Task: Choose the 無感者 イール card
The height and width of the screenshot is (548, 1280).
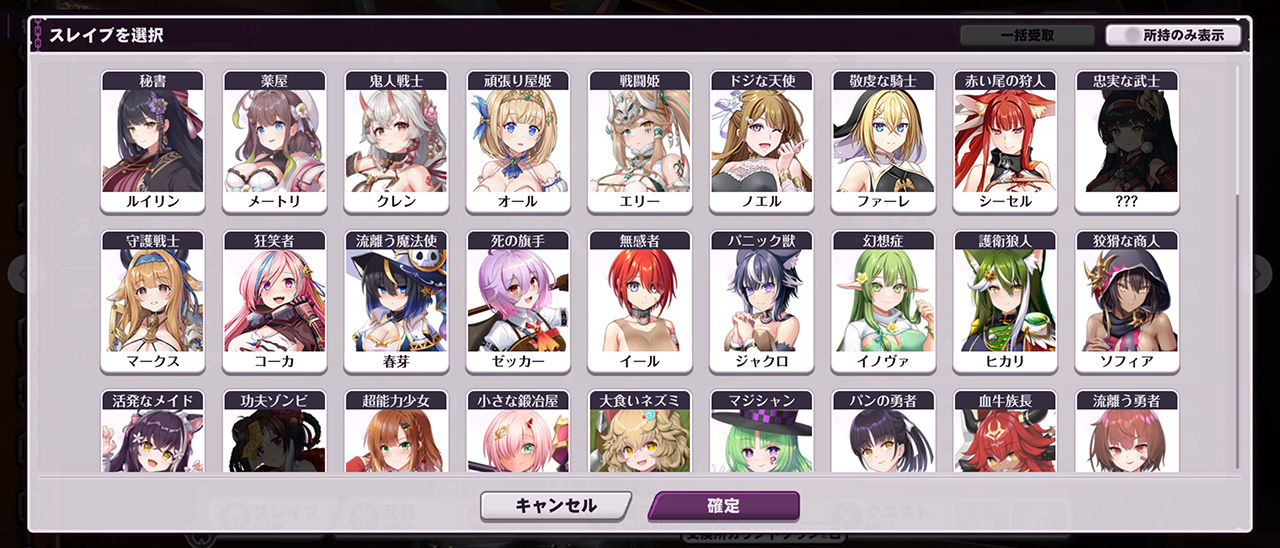Action: (x=640, y=301)
